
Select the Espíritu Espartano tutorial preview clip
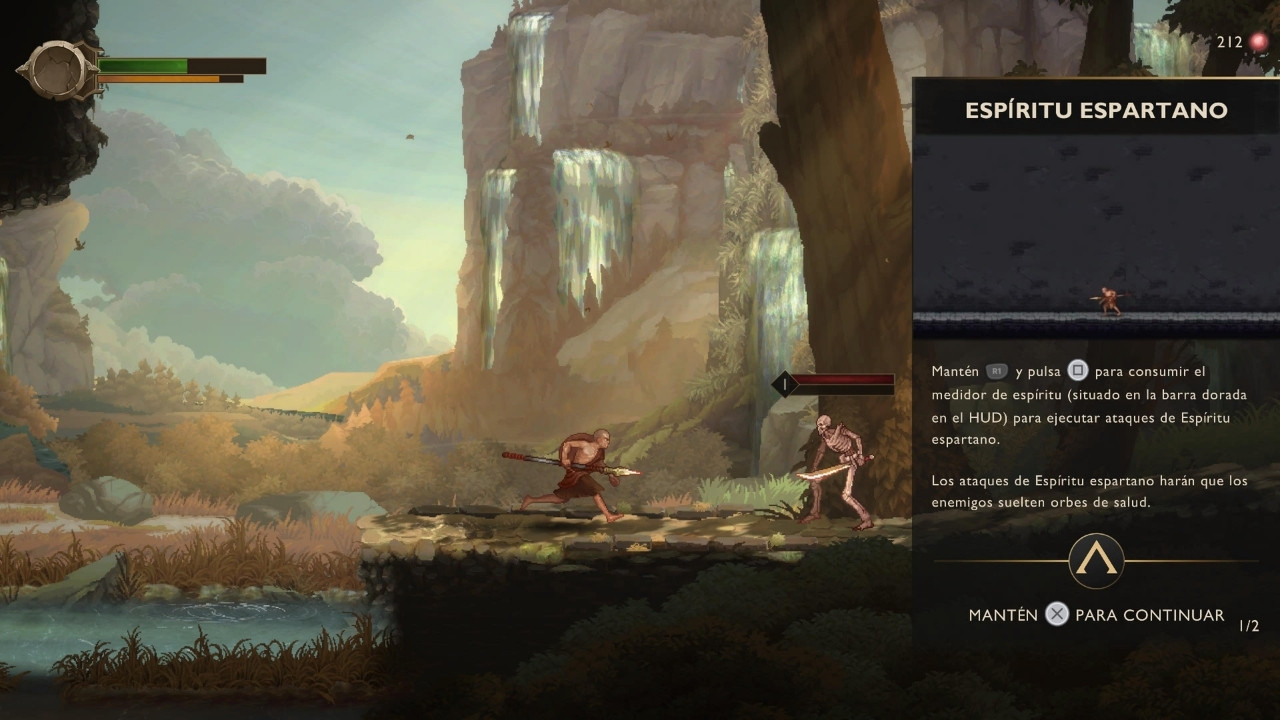click(1096, 236)
